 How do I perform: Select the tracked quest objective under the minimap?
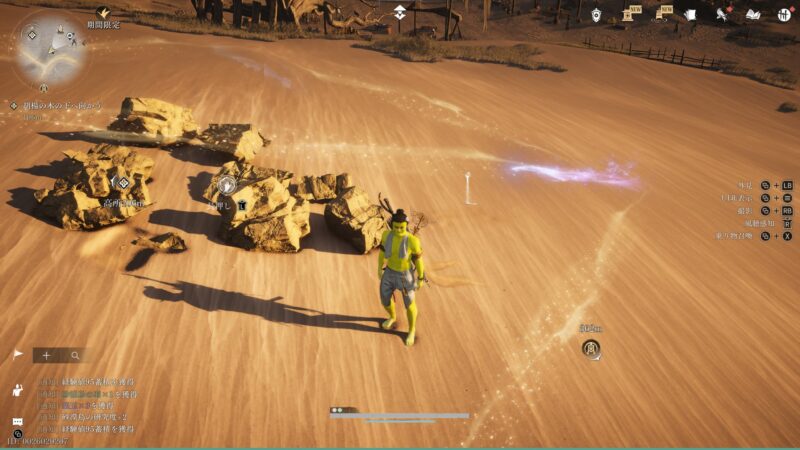coord(62,105)
